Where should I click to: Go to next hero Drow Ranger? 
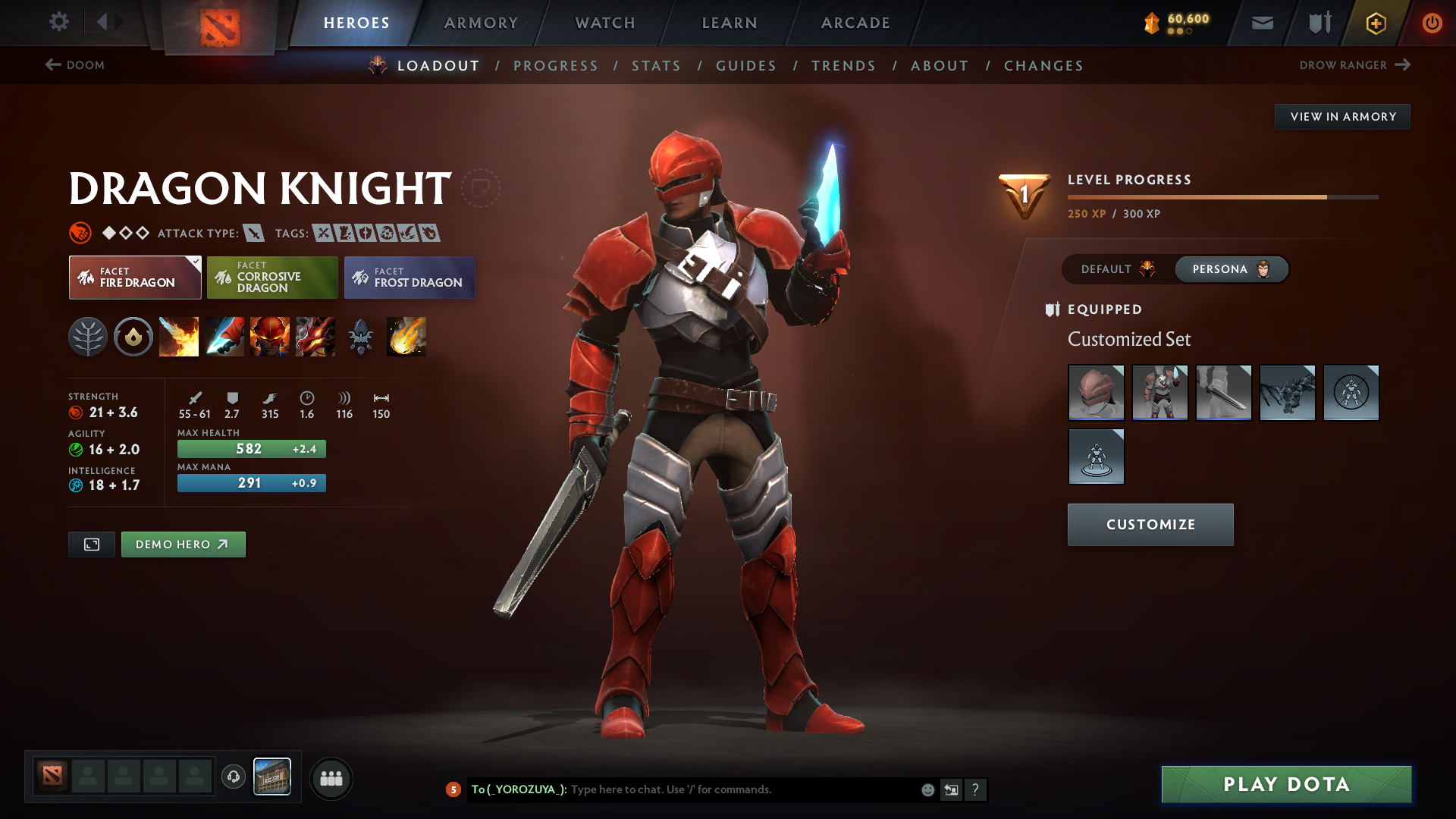(x=1354, y=65)
